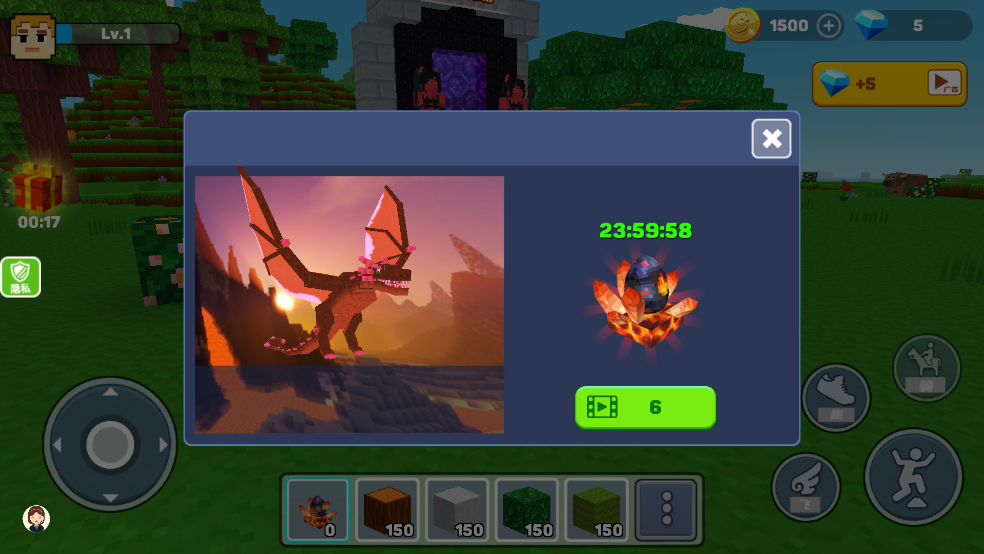Screen dimensions: 984x554
Task: Tap the jump action button
Action: [913, 477]
